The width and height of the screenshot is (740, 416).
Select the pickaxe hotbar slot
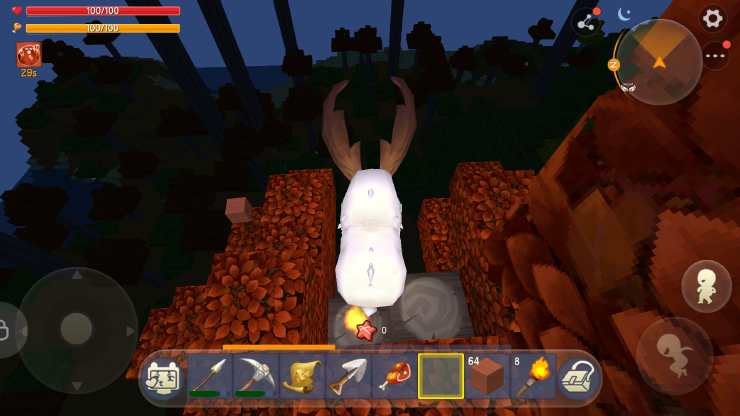point(255,377)
